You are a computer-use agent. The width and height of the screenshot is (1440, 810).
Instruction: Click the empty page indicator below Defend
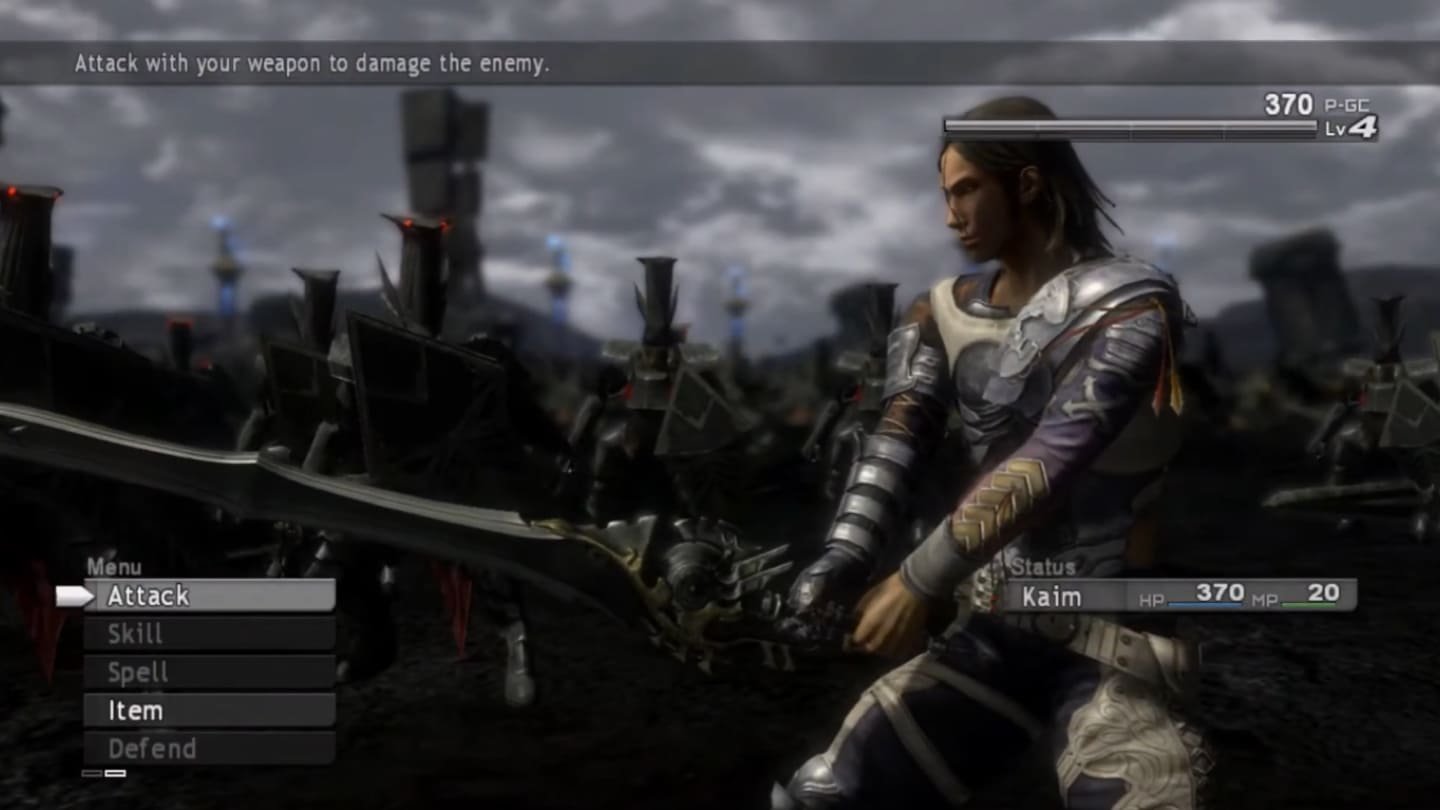tap(92, 773)
